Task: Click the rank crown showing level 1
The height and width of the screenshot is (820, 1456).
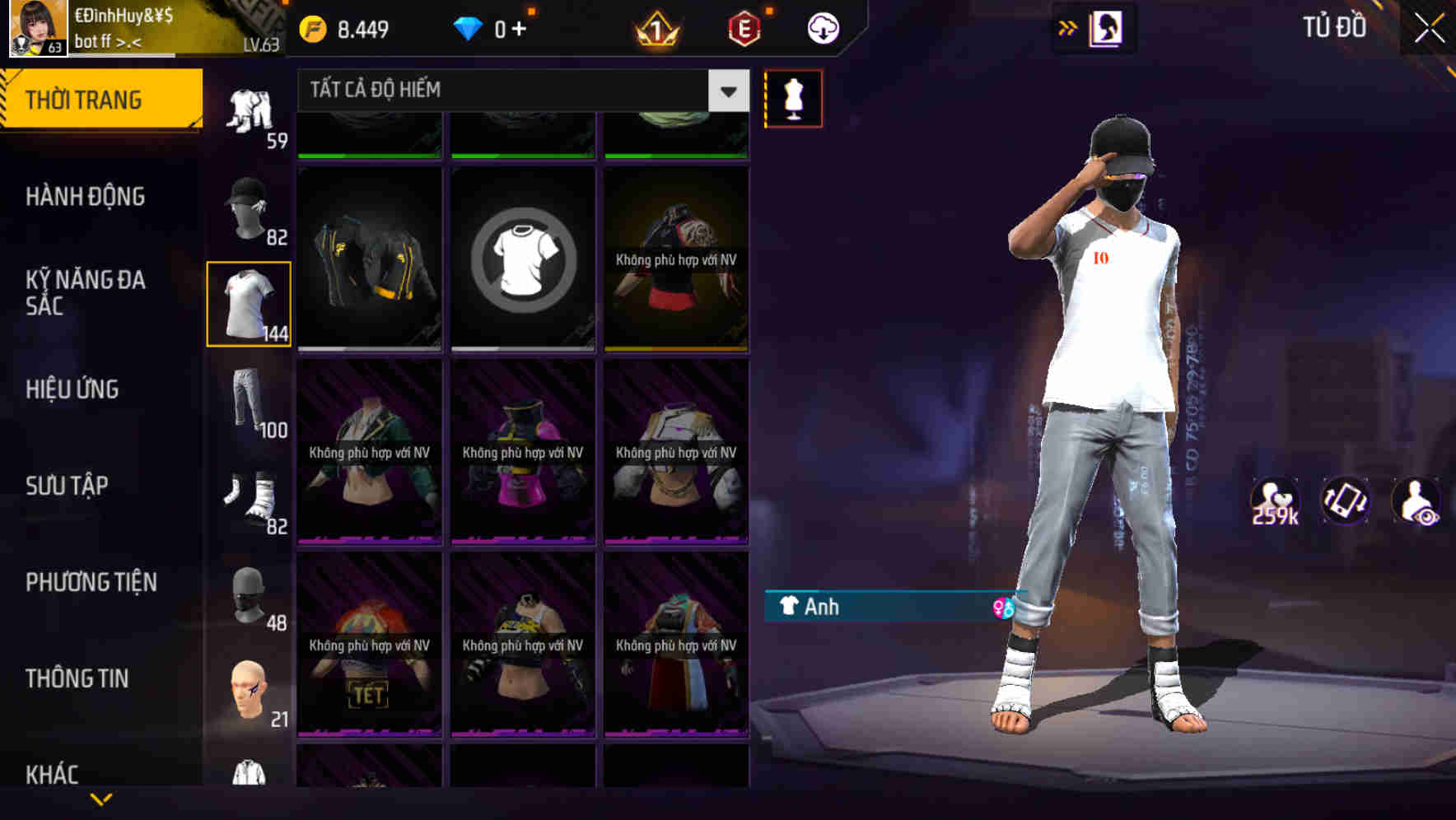Action: click(656, 27)
